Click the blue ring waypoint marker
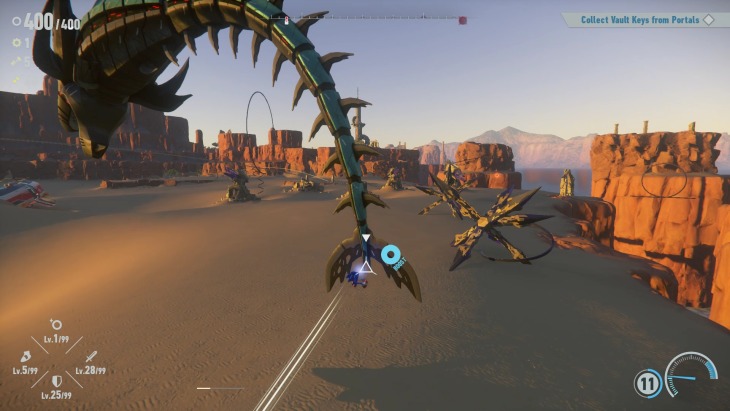This screenshot has height=411, width=730. [x=390, y=255]
